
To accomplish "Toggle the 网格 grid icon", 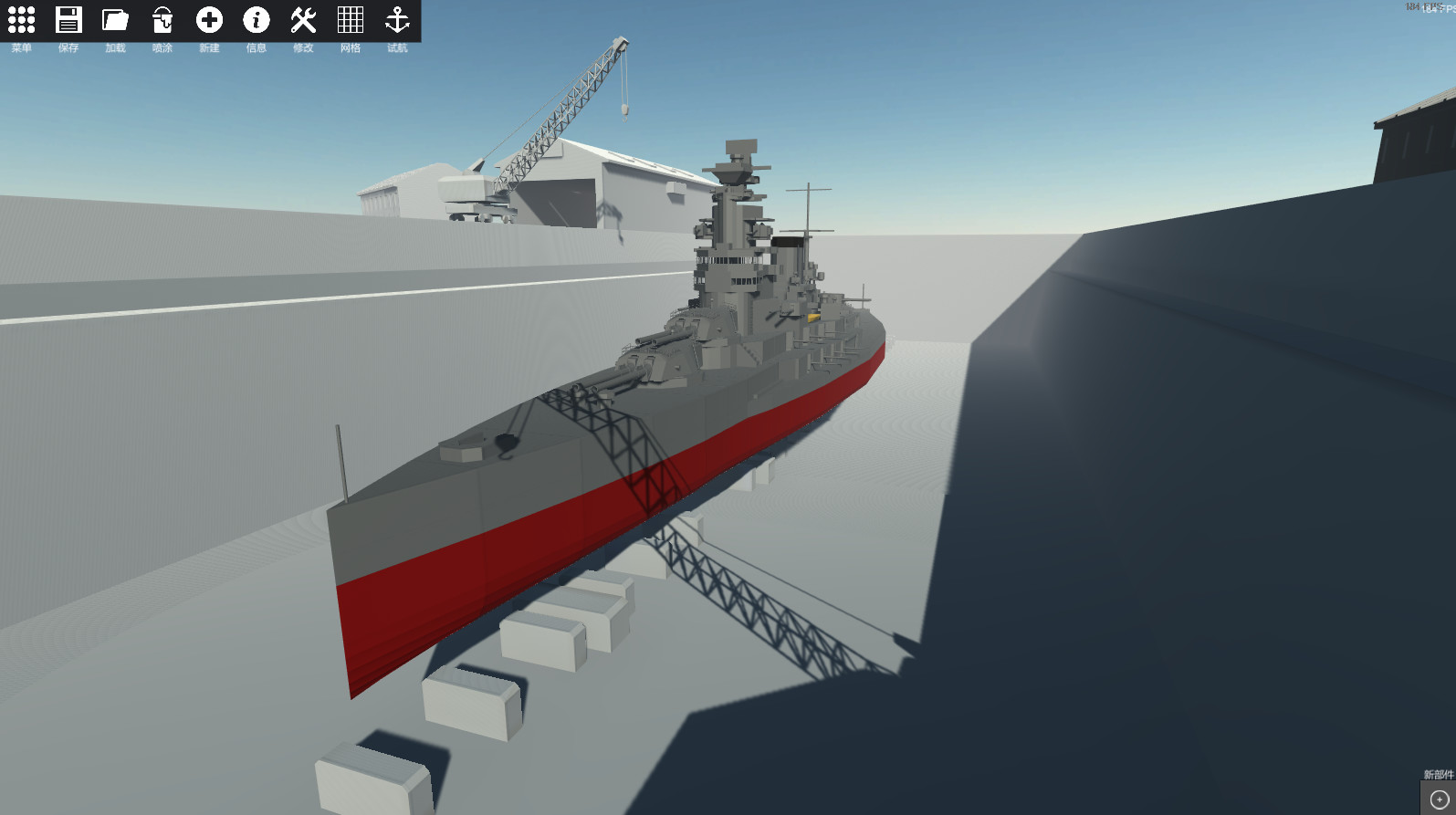I will (x=350, y=20).
